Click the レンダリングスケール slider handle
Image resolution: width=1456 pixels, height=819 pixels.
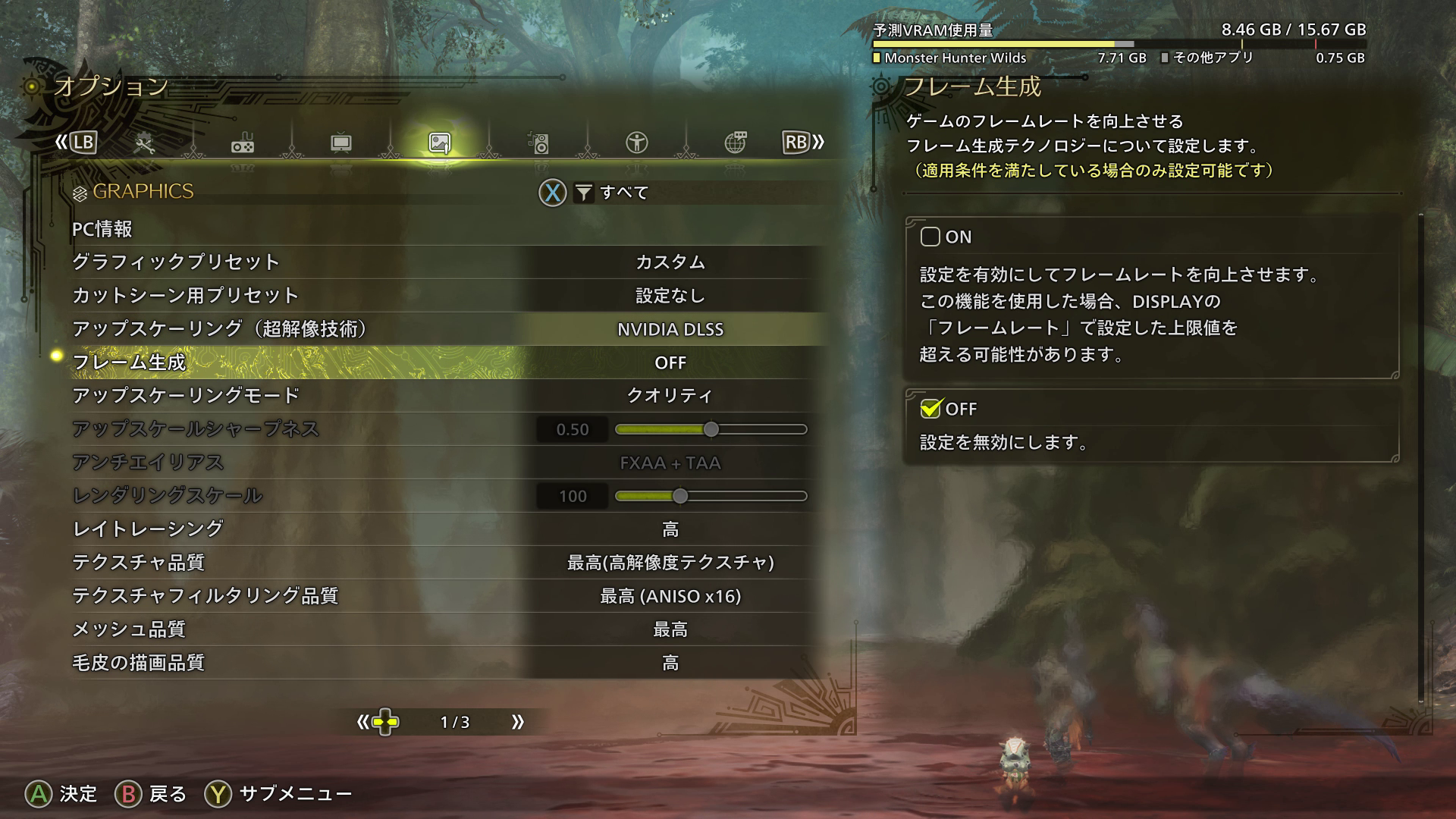pos(680,496)
